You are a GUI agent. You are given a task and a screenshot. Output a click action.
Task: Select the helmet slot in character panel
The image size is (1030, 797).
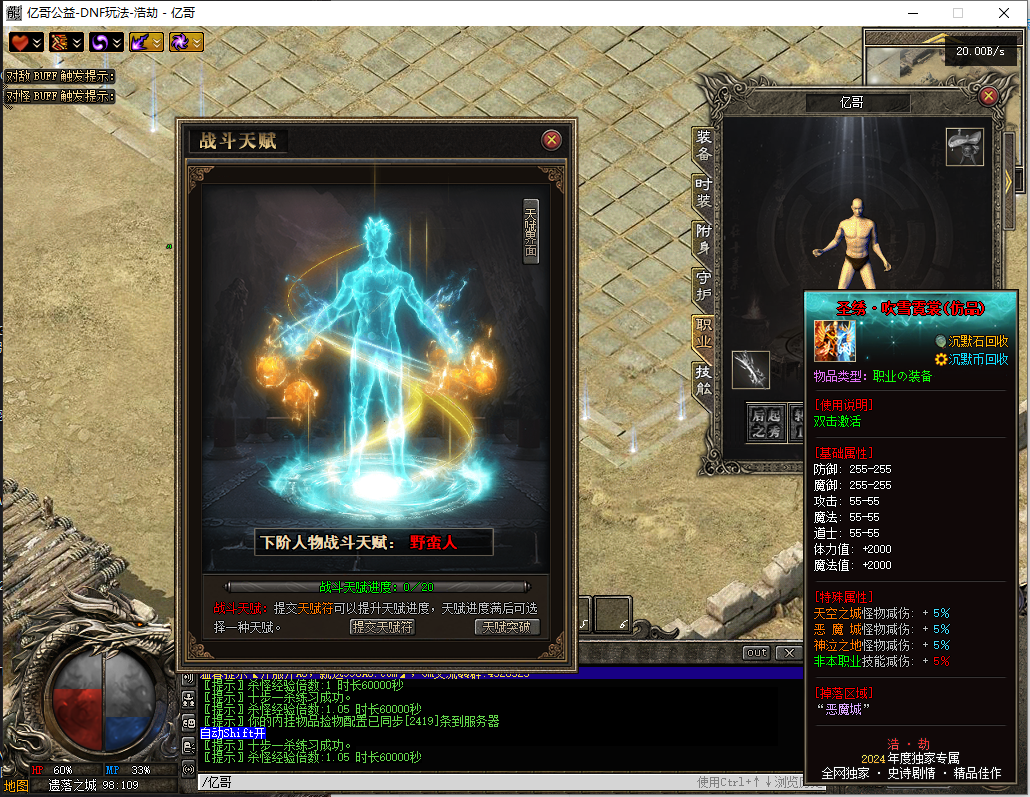965,147
